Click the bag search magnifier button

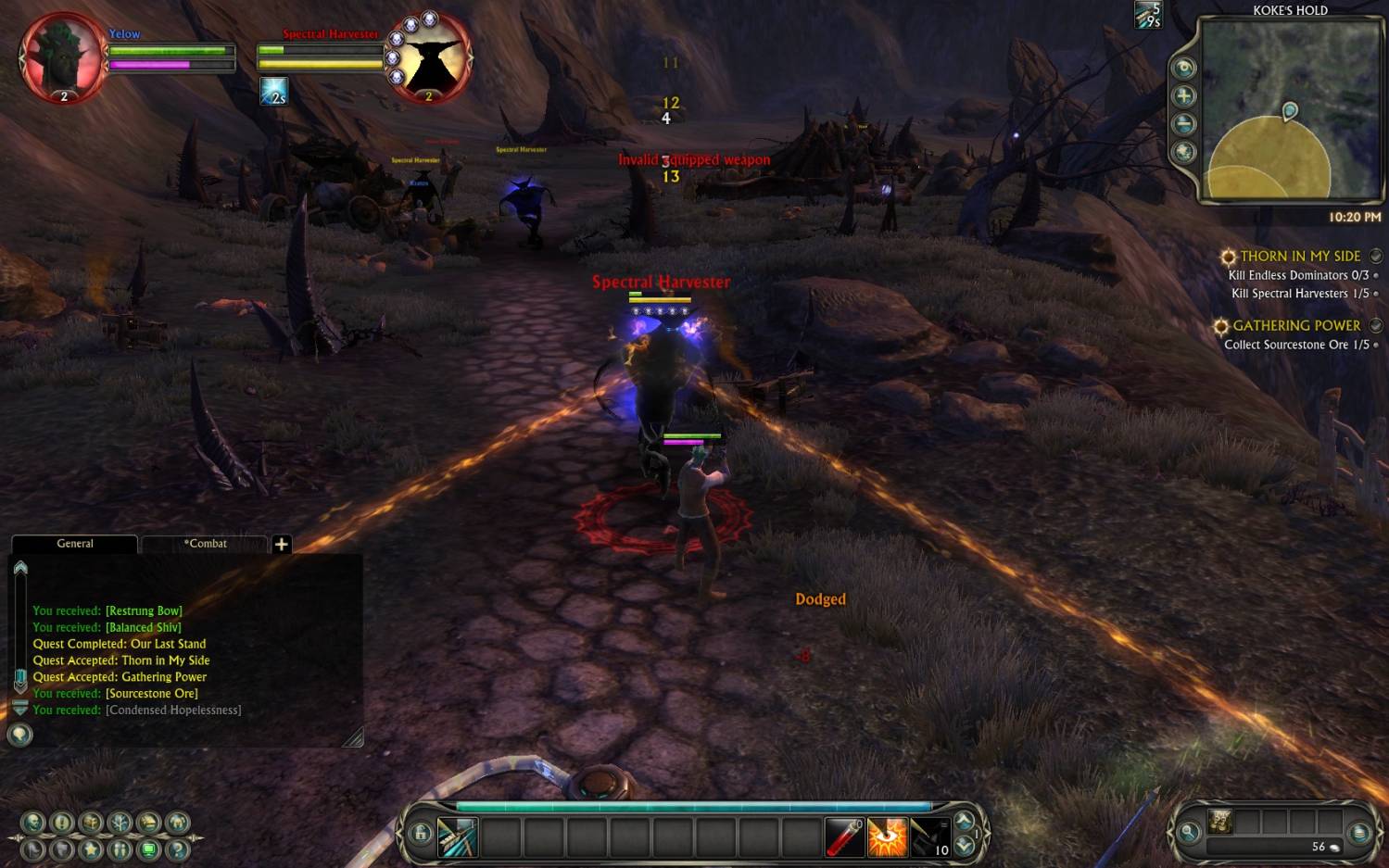1188,833
